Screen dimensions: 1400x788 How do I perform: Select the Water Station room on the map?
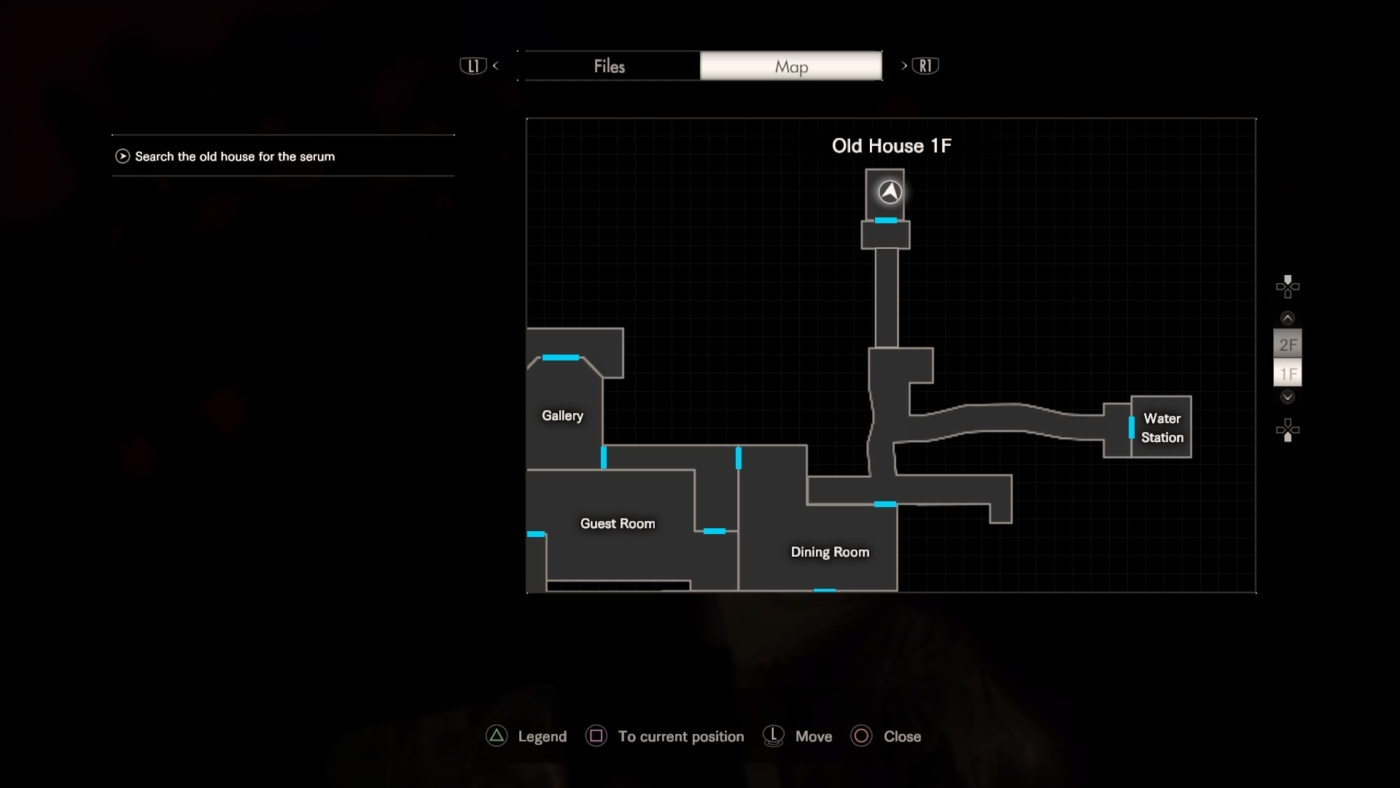click(1162, 428)
